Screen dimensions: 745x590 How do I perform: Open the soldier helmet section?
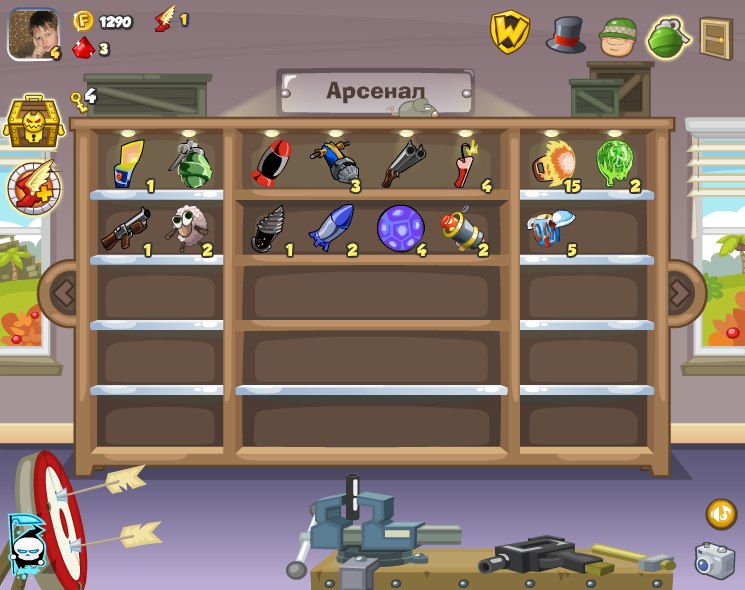[x=618, y=37]
